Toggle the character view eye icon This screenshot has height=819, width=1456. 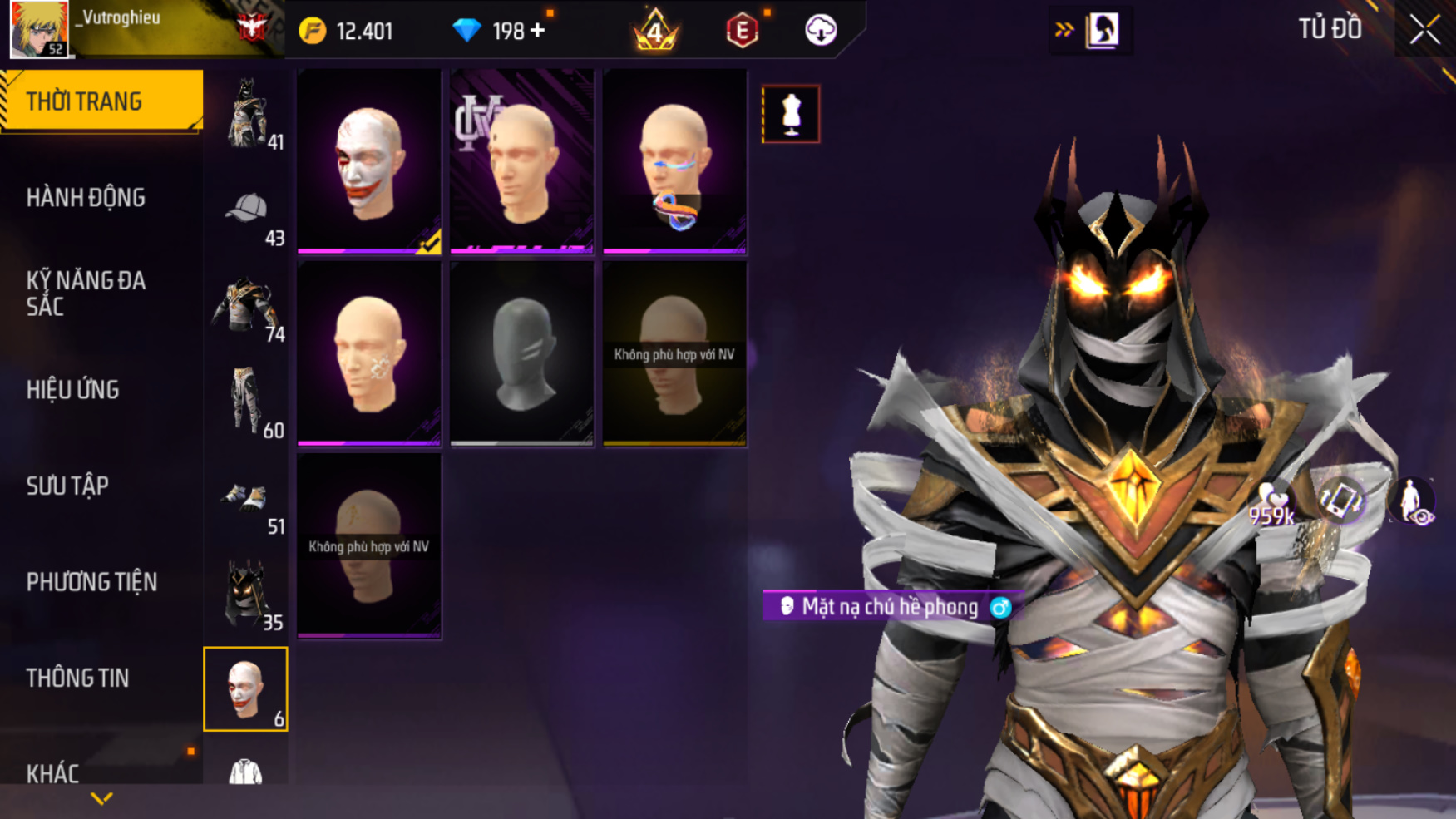(1412, 503)
